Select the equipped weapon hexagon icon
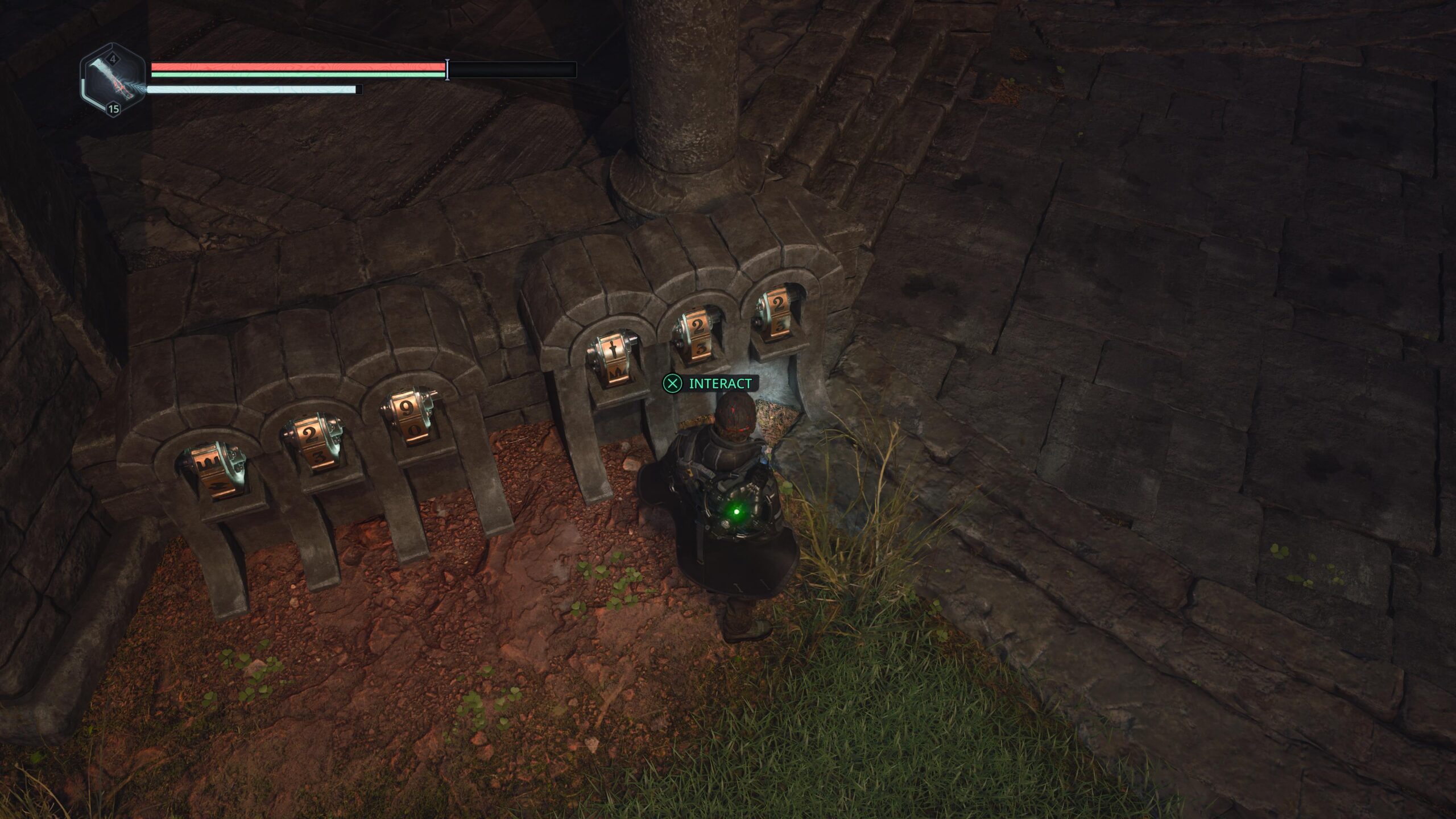The height and width of the screenshot is (819, 1456). [x=113, y=80]
